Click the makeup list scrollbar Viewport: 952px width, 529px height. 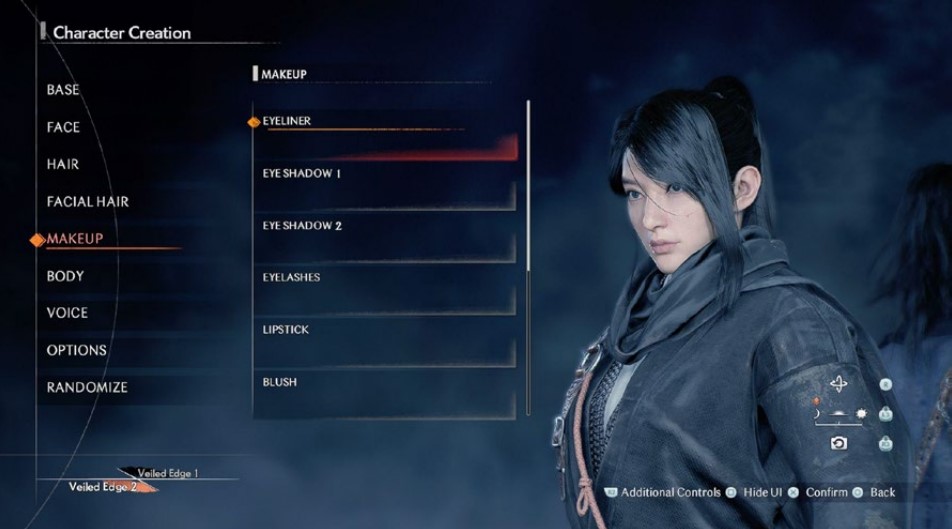pyautogui.click(x=528, y=185)
